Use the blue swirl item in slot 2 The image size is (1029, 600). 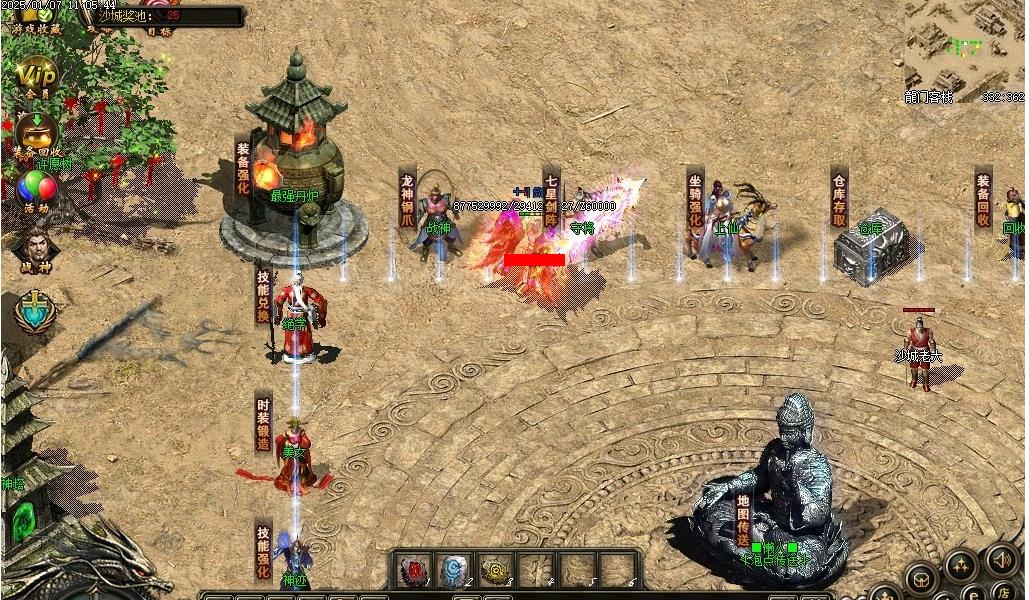[454, 570]
